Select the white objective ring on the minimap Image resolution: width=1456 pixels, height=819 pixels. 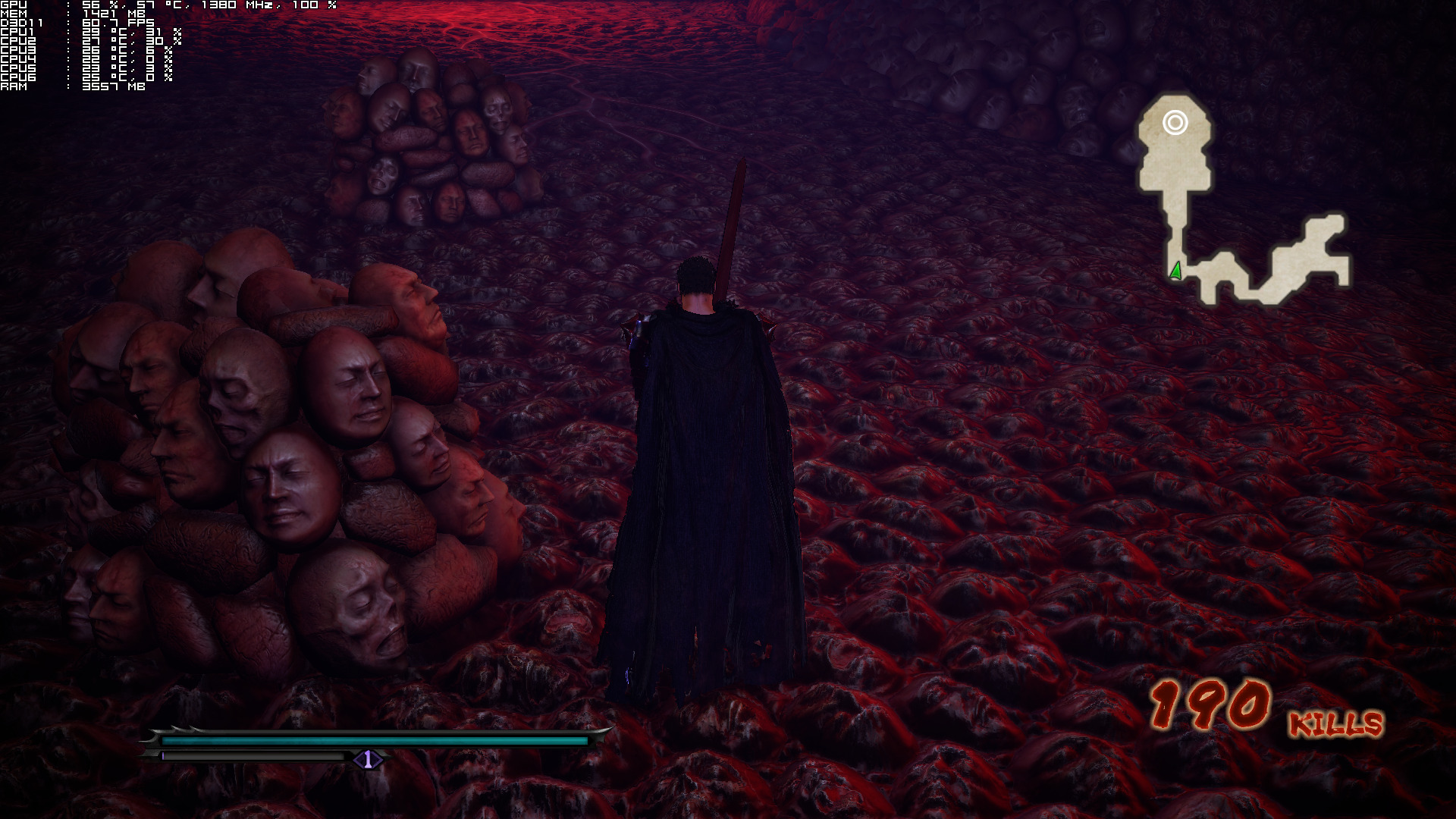1175,122
